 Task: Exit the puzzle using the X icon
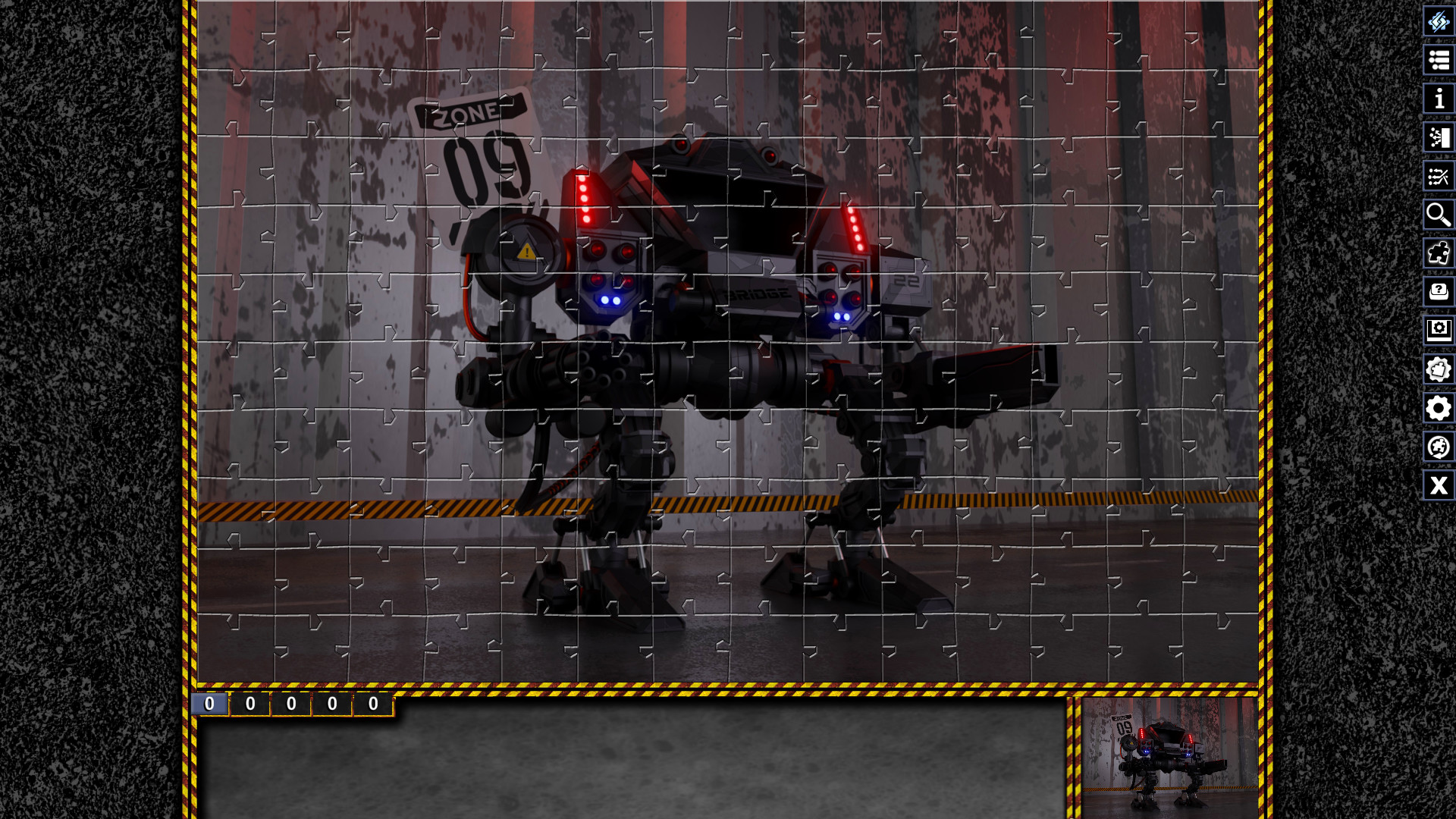pyautogui.click(x=1438, y=486)
